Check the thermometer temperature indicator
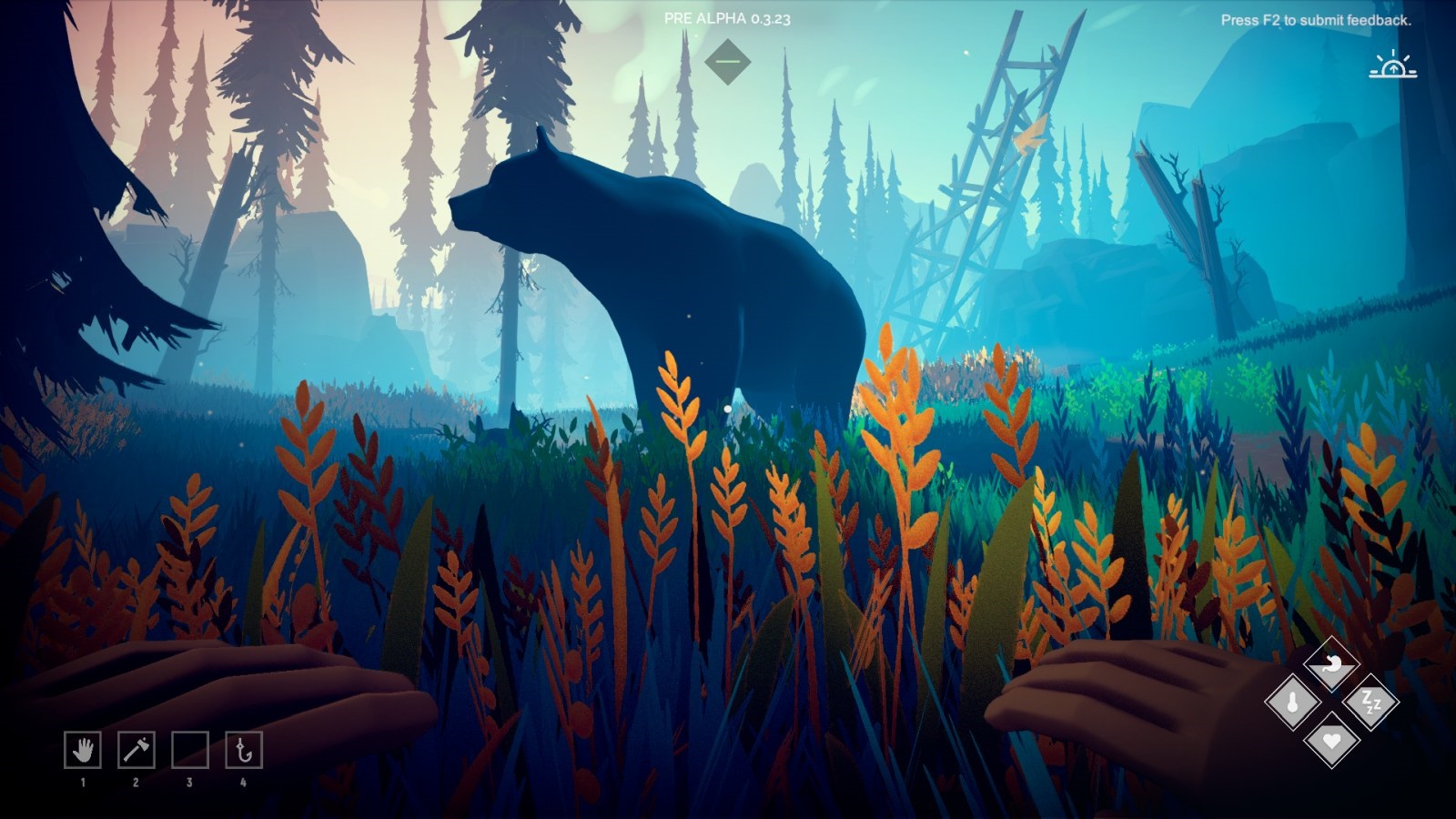Image resolution: width=1456 pixels, height=819 pixels. point(1292,700)
